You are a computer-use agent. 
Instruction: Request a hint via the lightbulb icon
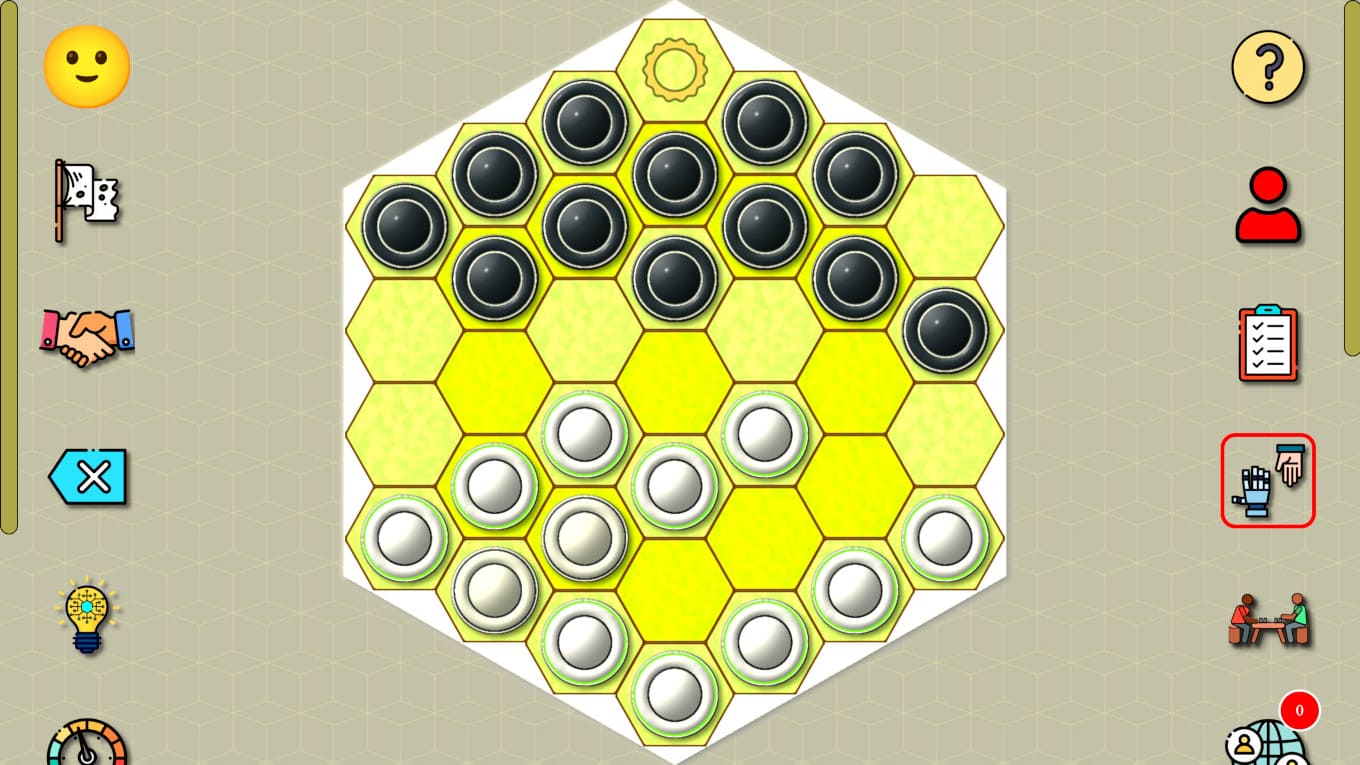pyautogui.click(x=85, y=617)
